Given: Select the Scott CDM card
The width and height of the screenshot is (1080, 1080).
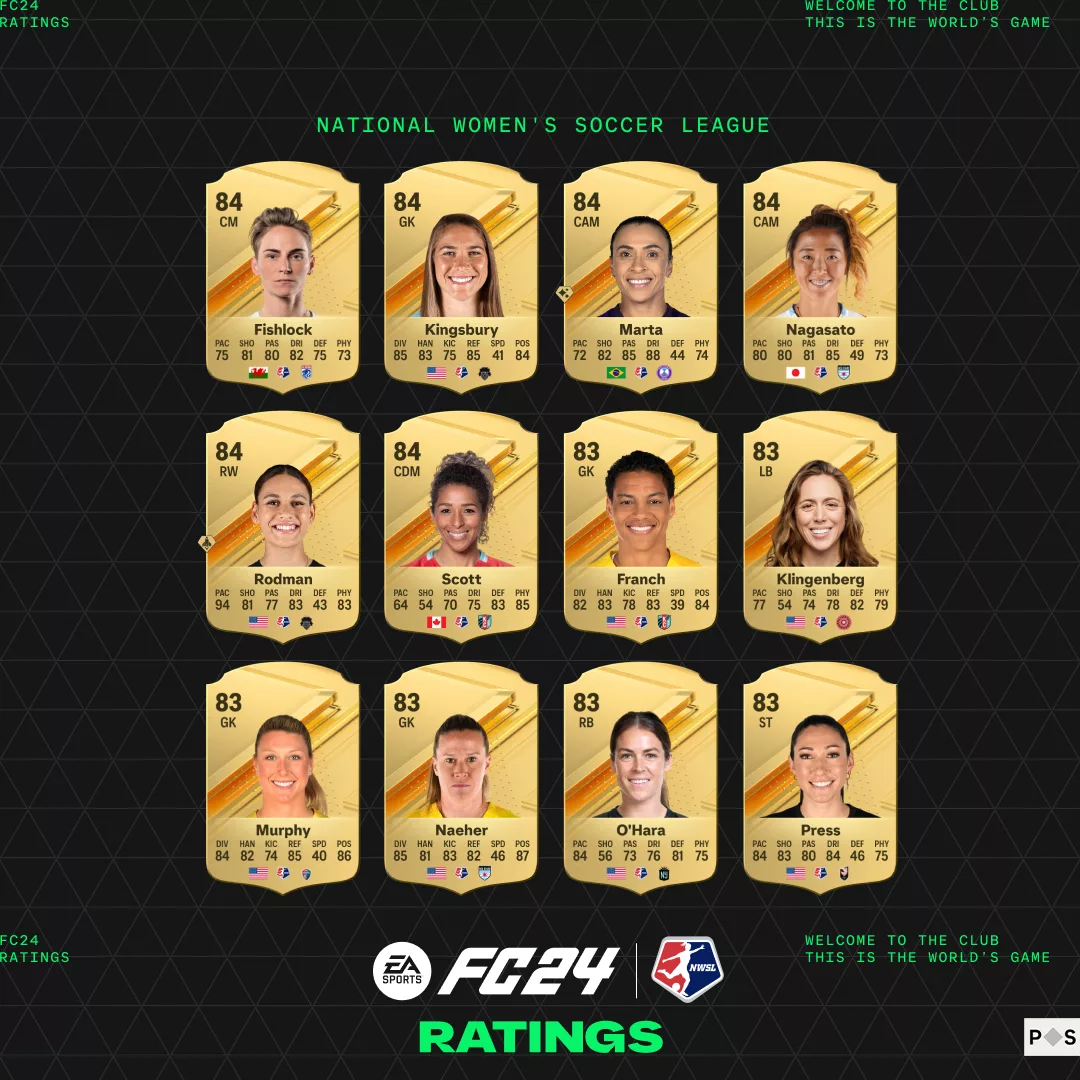Looking at the screenshot, I should point(461,525).
